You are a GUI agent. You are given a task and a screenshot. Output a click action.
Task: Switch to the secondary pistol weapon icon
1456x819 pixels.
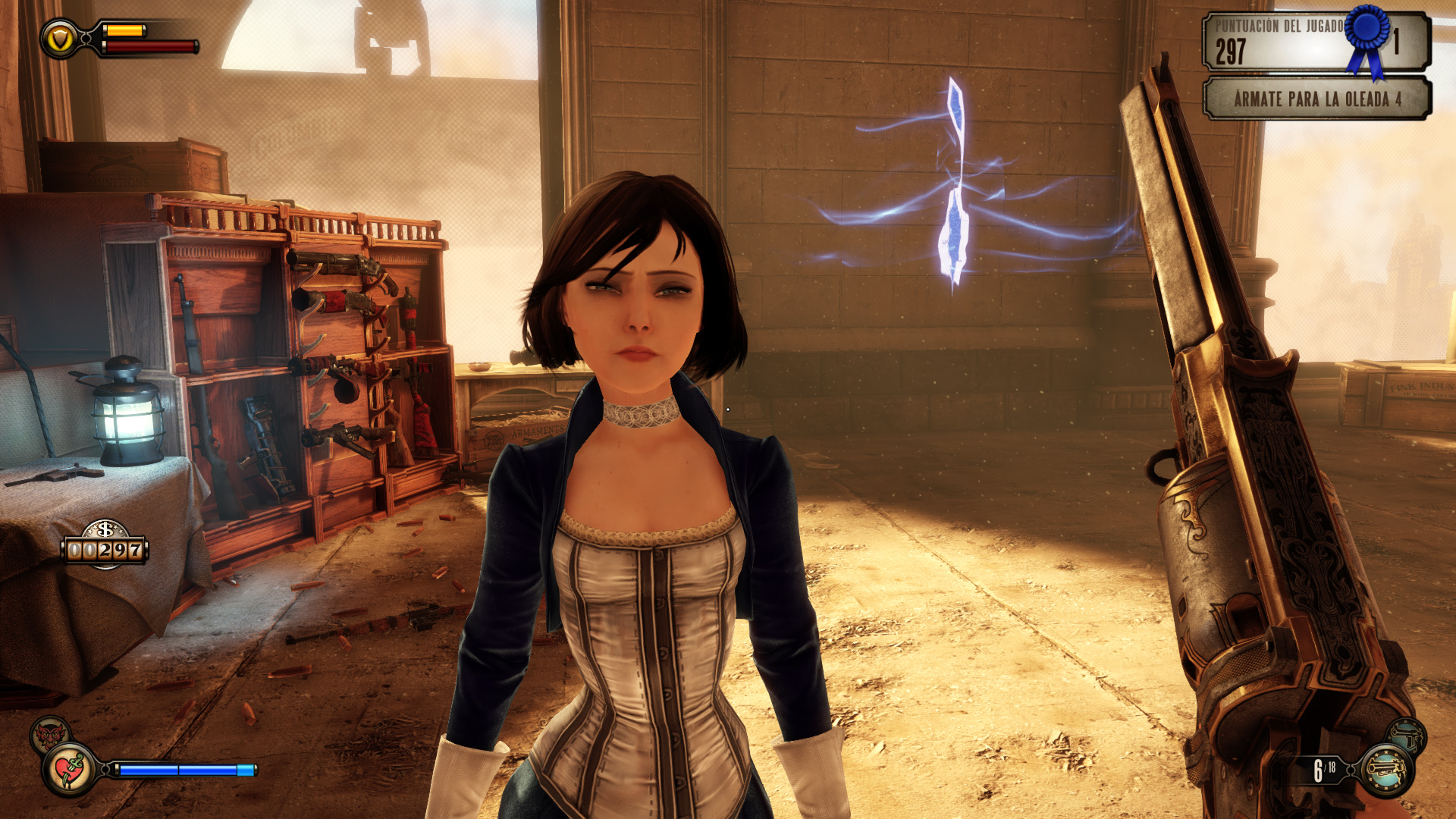pyautogui.click(x=1407, y=736)
